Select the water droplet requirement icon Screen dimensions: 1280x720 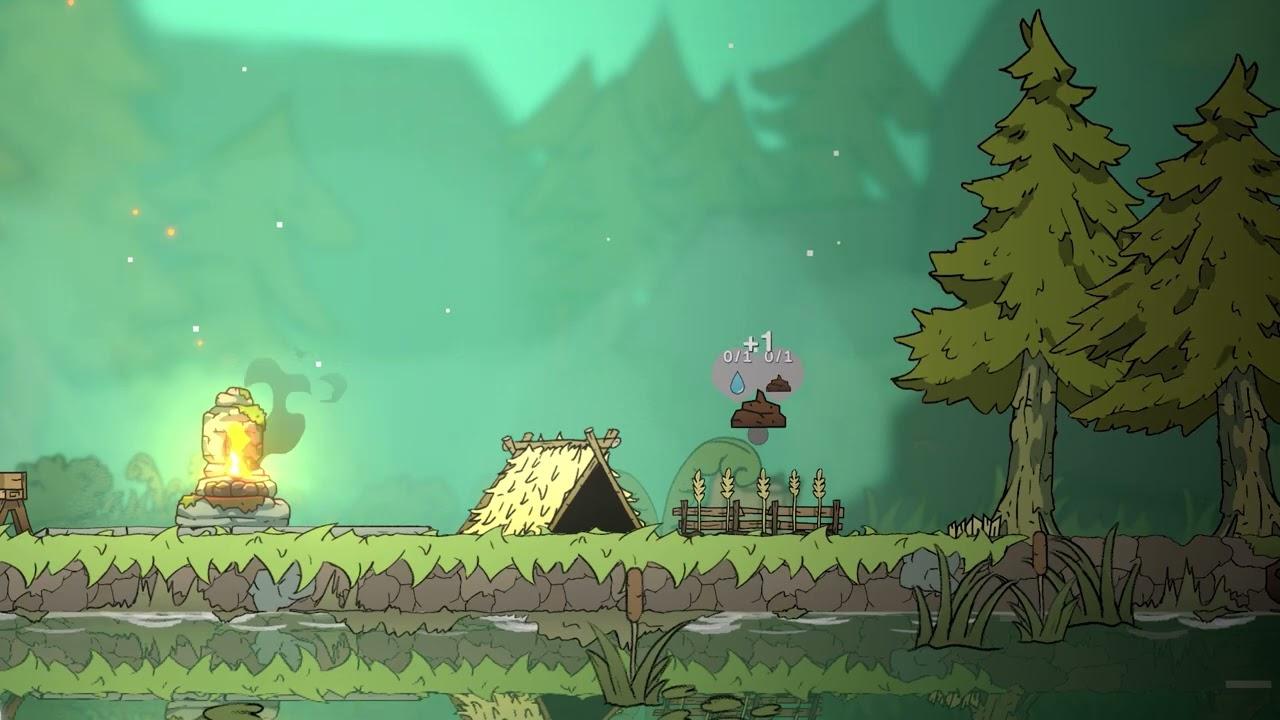738,382
